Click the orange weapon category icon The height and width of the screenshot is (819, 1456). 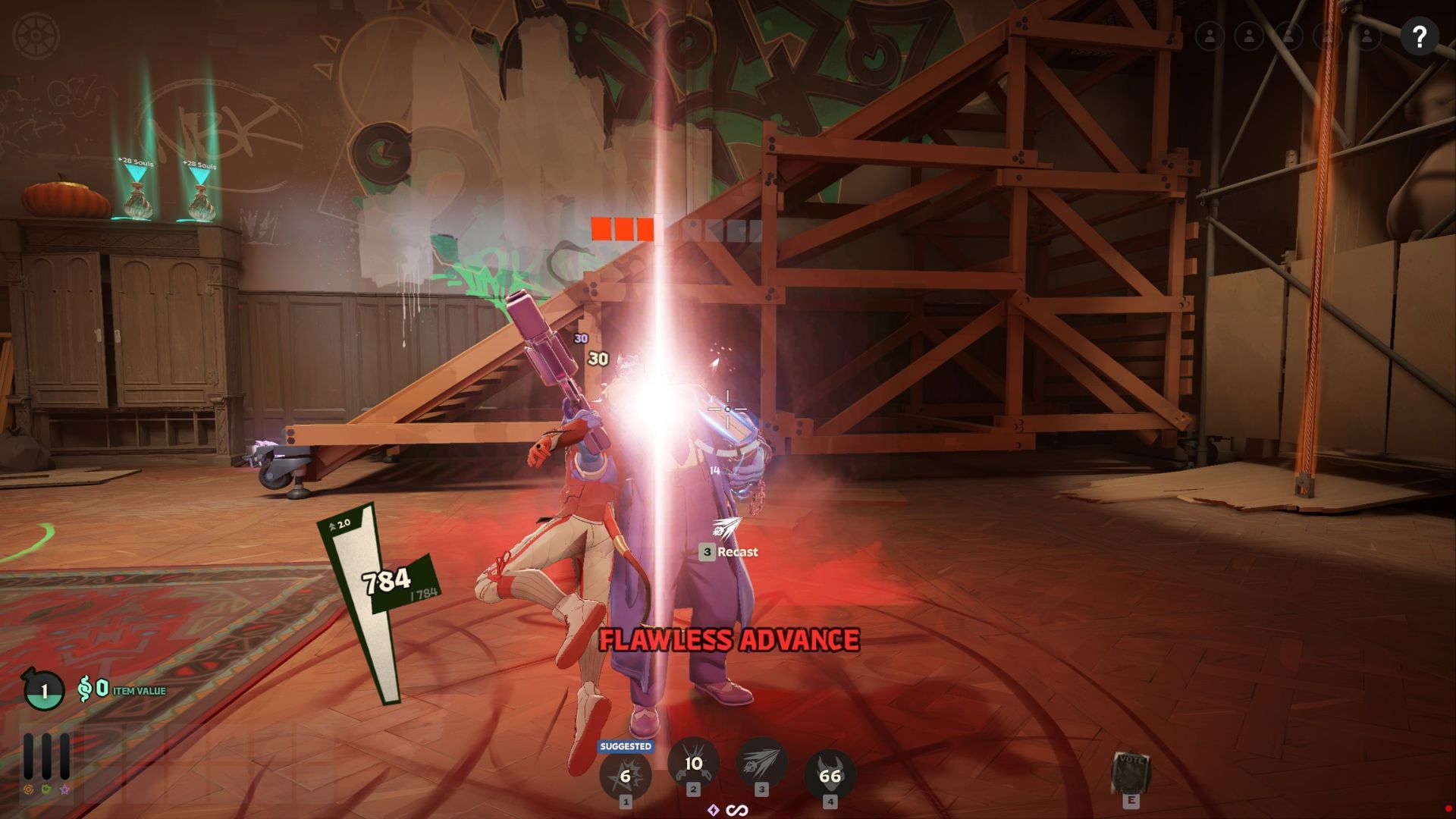pos(29,789)
